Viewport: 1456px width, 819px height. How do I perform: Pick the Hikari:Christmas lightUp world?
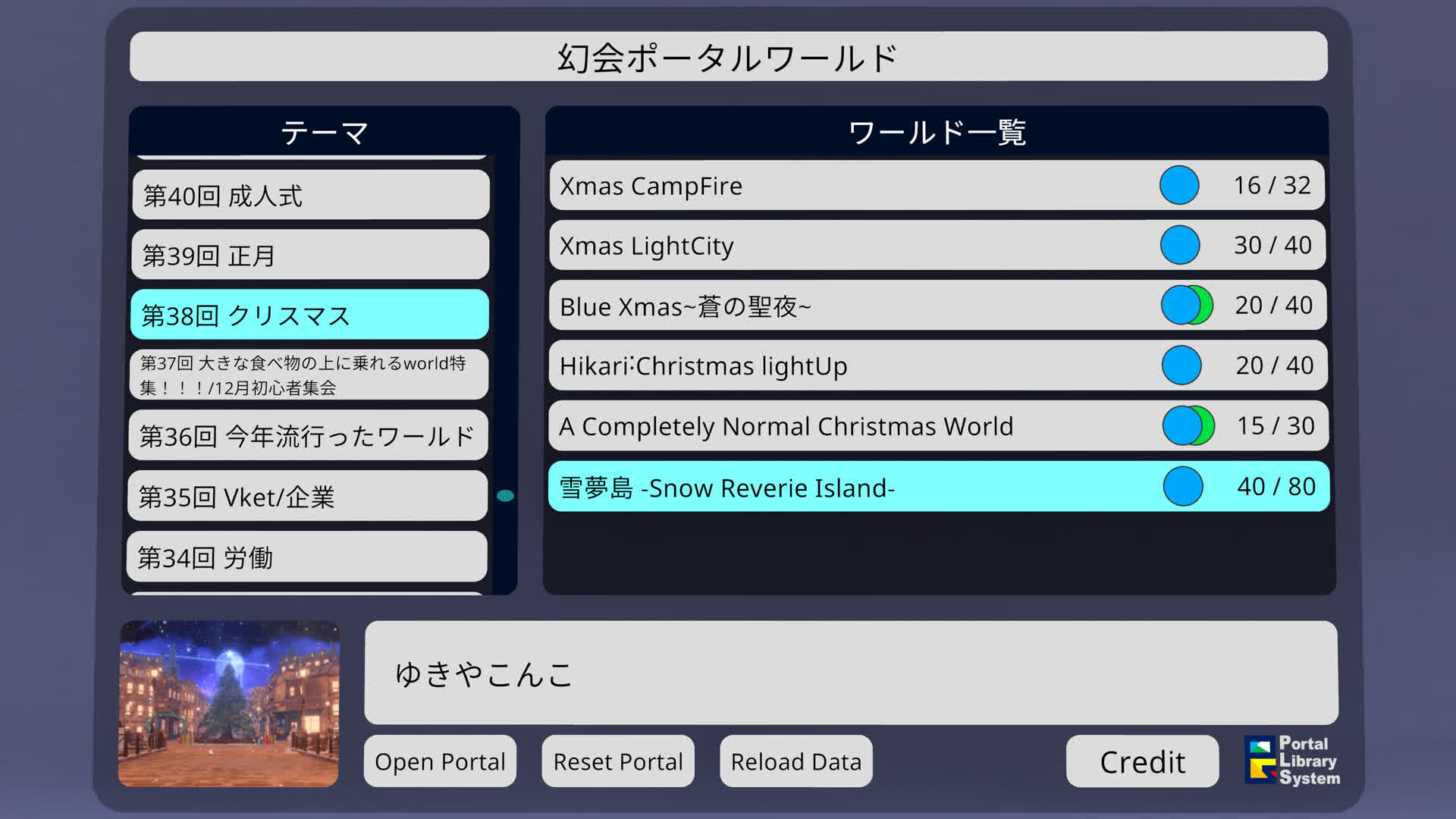pos(938,366)
